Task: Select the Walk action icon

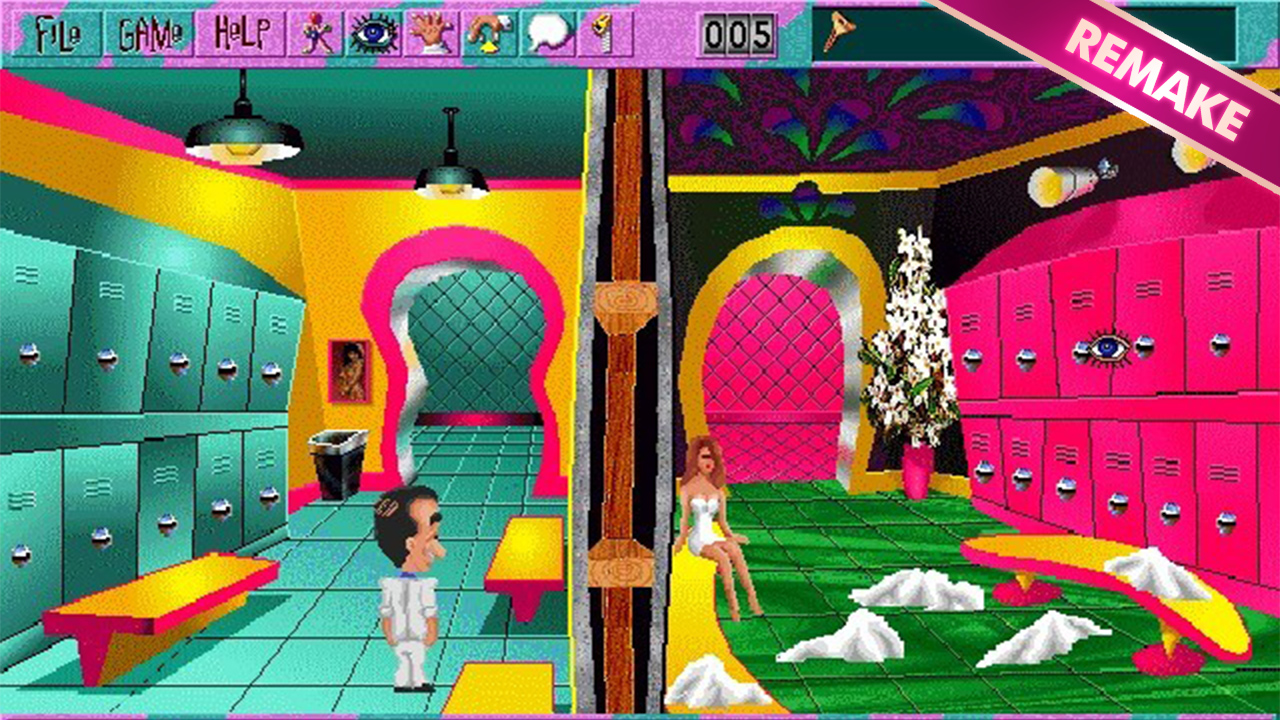Action: [314, 31]
